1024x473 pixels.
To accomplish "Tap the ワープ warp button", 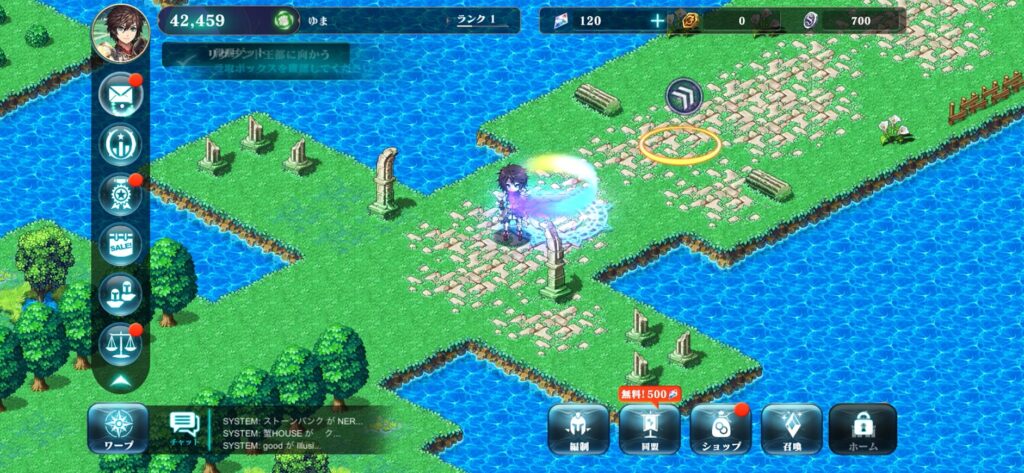I will point(118,429).
